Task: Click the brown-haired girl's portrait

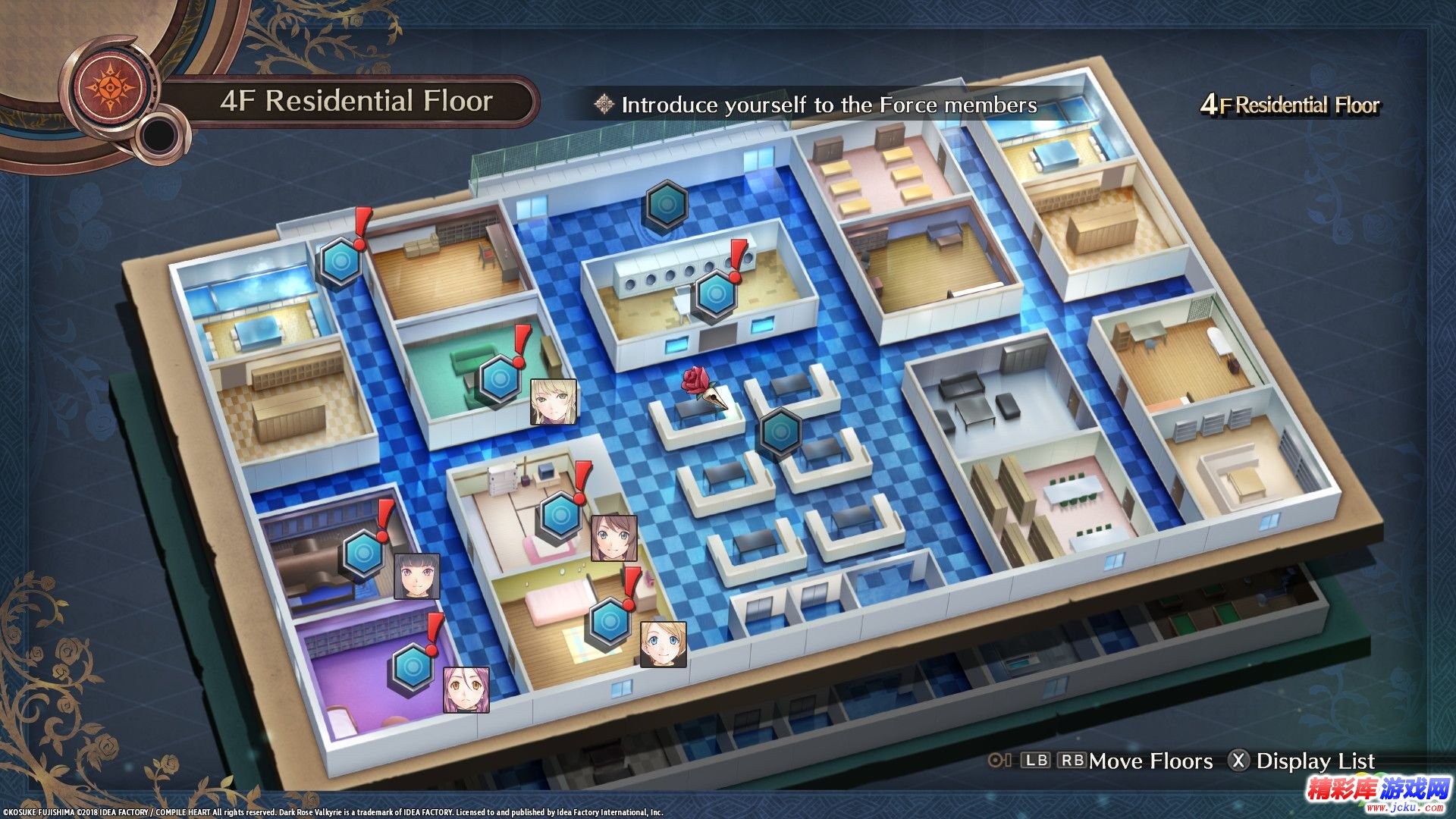Action: coord(613,538)
